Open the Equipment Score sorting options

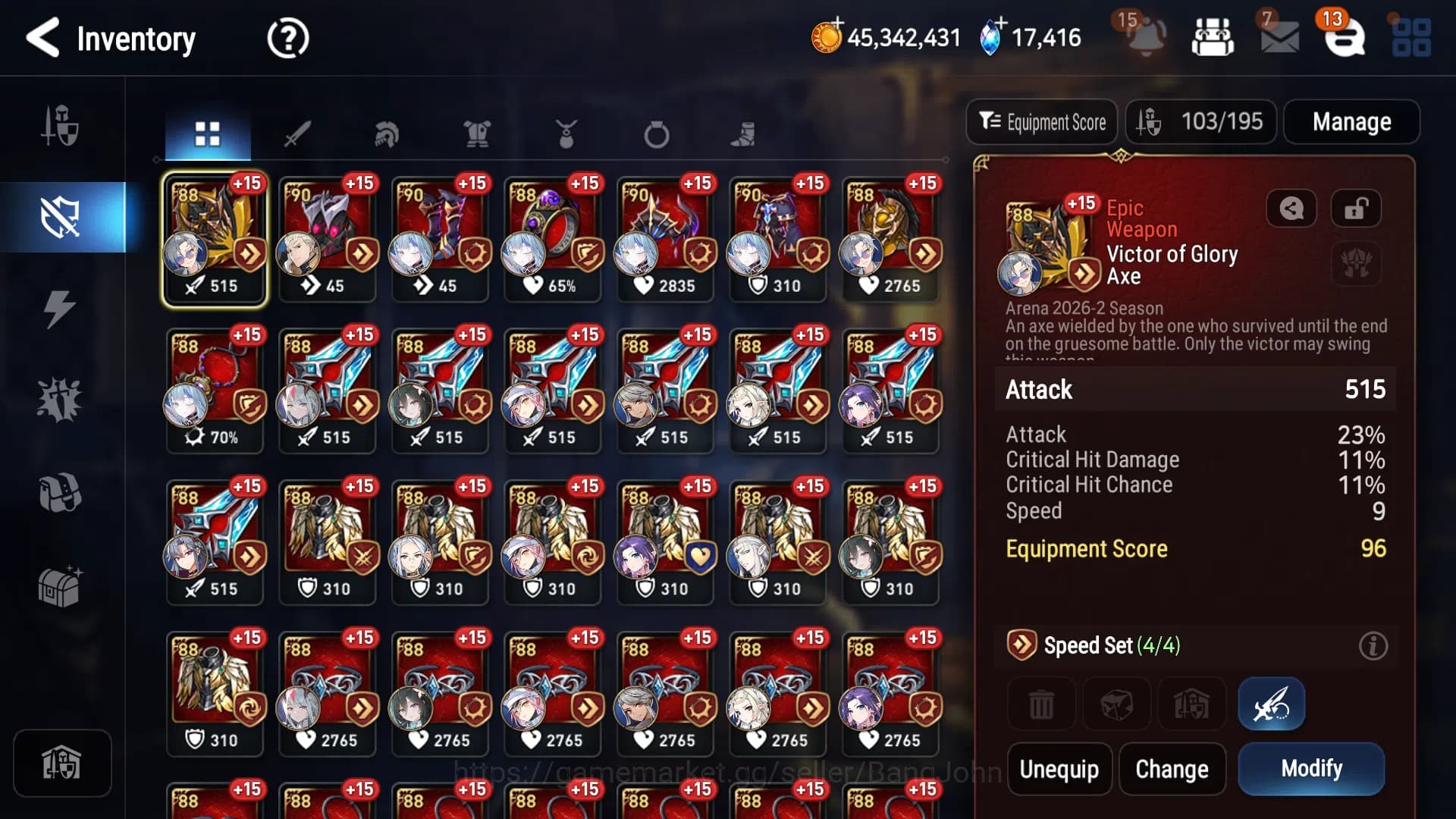pyautogui.click(x=1042, y=122)
